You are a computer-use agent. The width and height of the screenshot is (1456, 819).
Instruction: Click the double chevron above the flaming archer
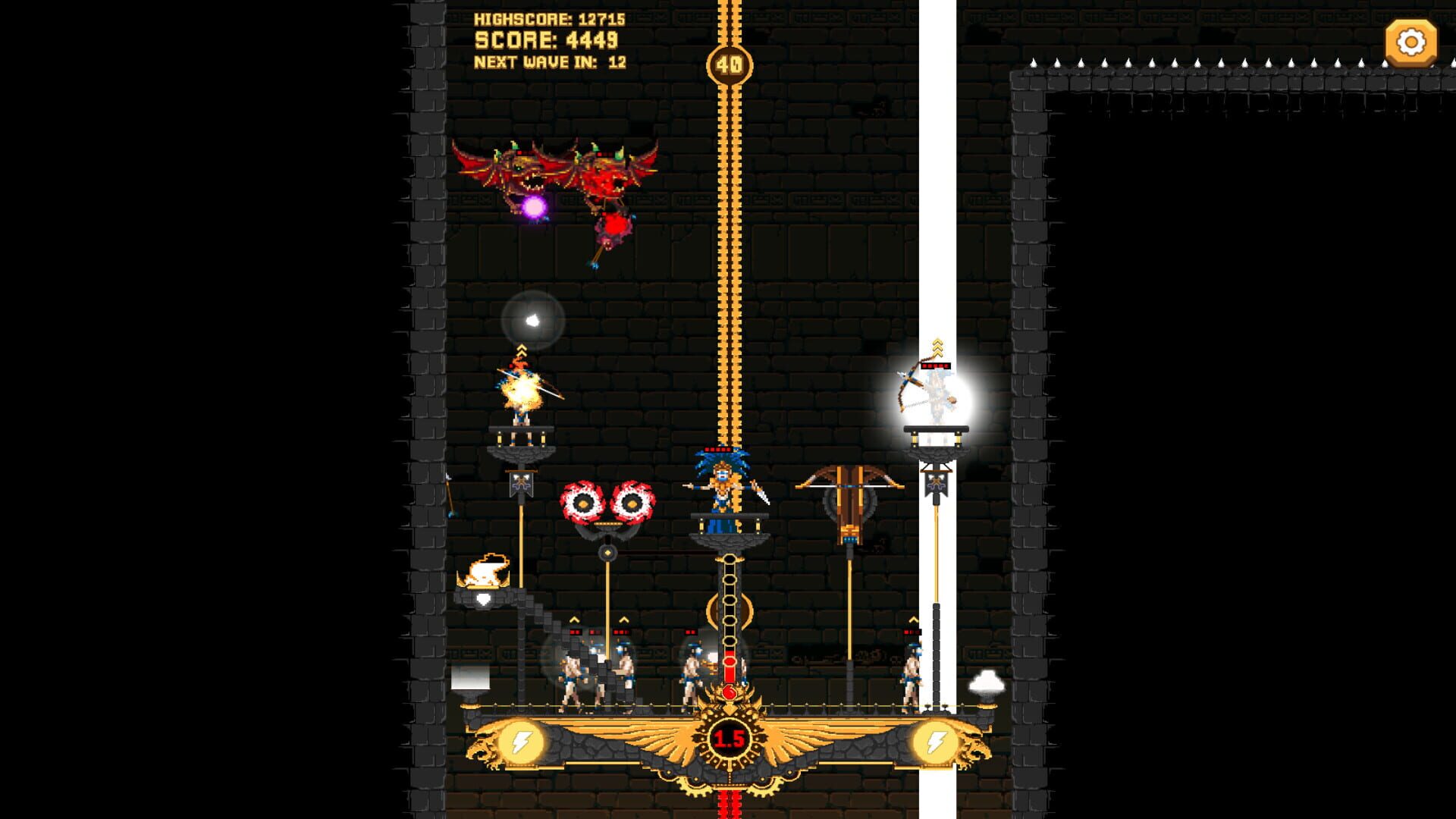(x=520, y=349)
